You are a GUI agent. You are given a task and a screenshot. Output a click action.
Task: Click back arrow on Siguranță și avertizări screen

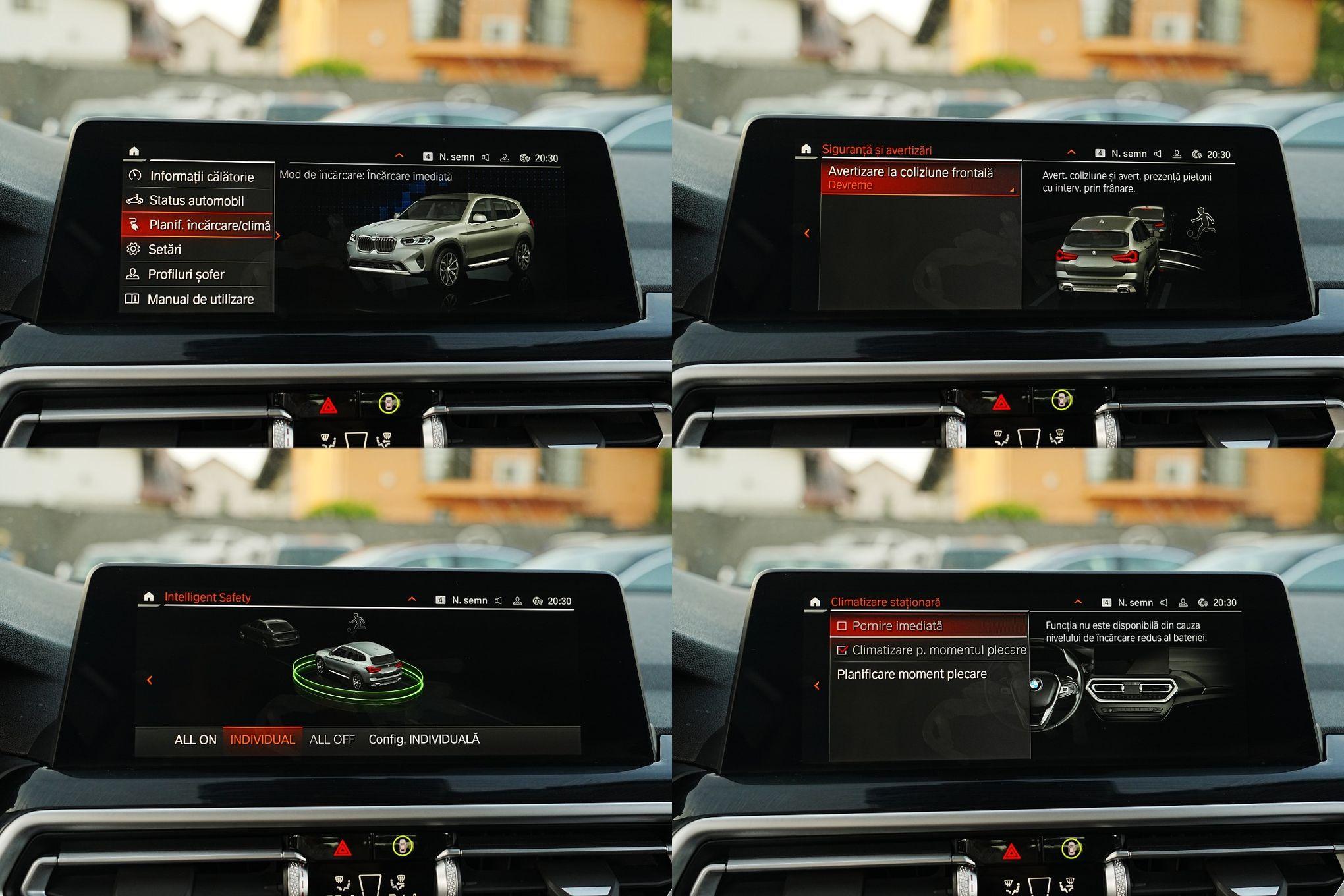tap(807, 233)
